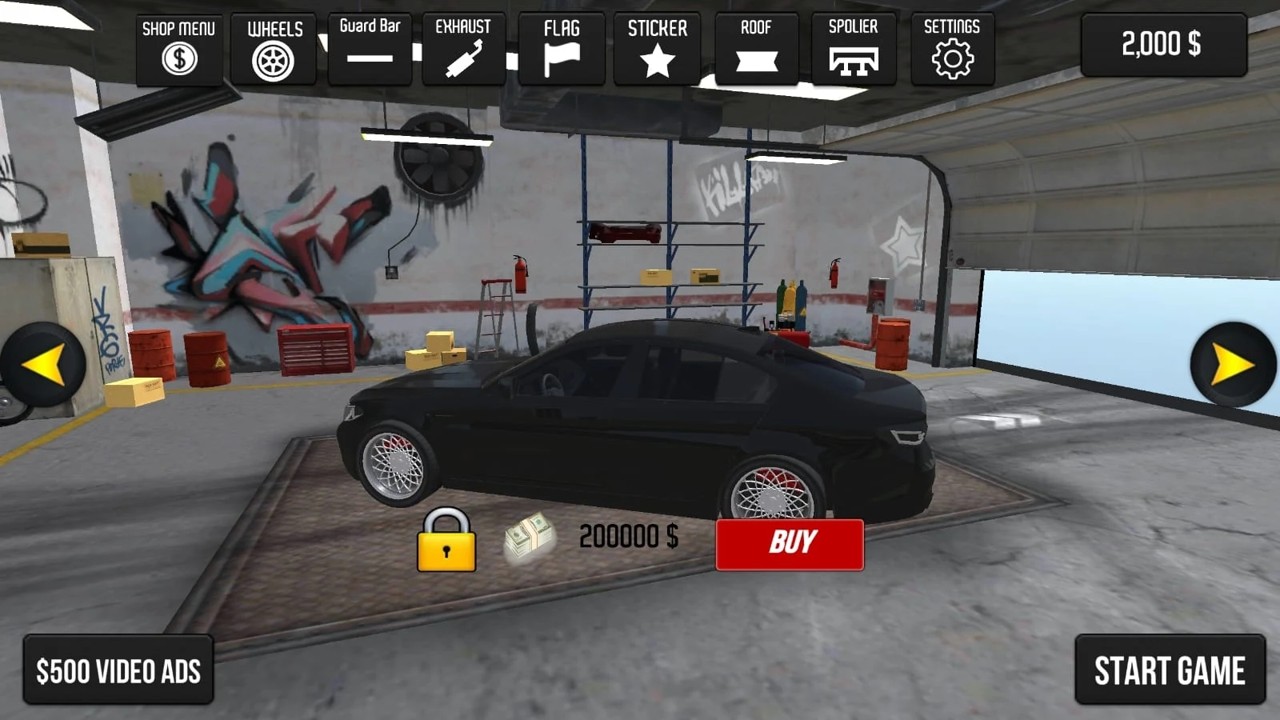
Task: Click the $500 VIDEO ADS button
Action: click(116, 670)
